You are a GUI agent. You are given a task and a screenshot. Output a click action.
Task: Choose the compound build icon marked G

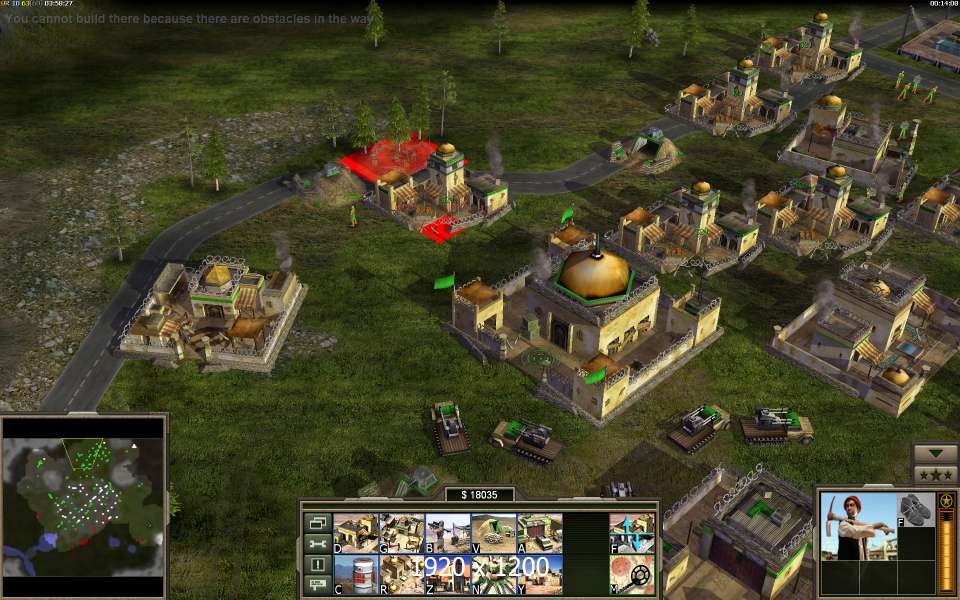click(x=401, y=534)
